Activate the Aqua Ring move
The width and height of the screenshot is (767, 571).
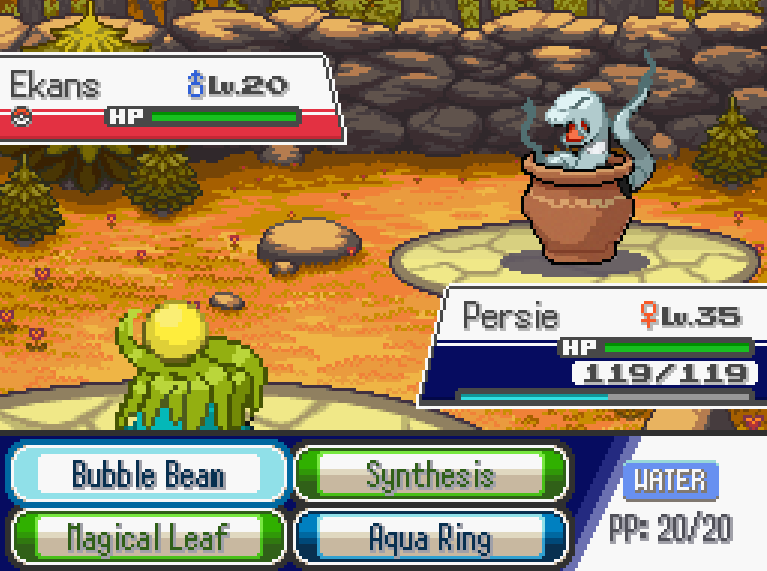430,538
